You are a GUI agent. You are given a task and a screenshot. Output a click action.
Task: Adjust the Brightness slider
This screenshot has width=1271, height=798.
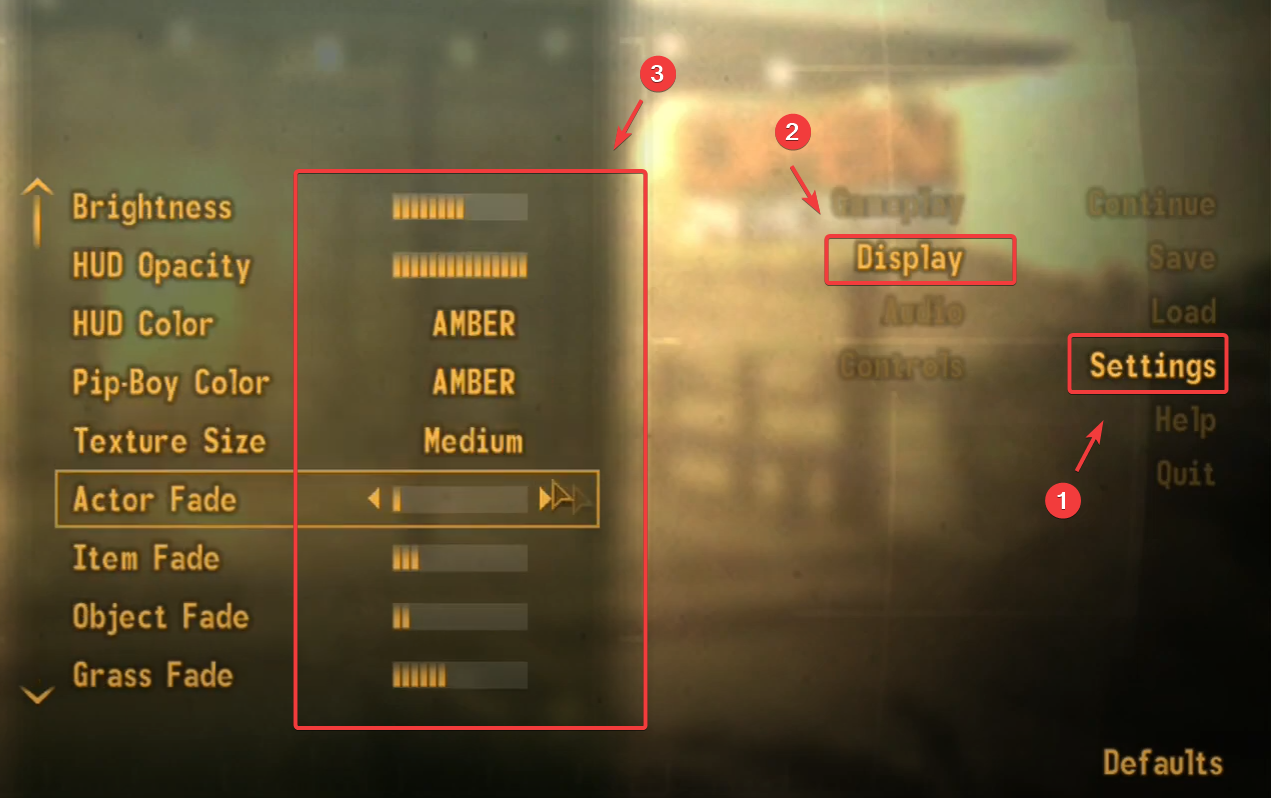click(x=459, y=208)
